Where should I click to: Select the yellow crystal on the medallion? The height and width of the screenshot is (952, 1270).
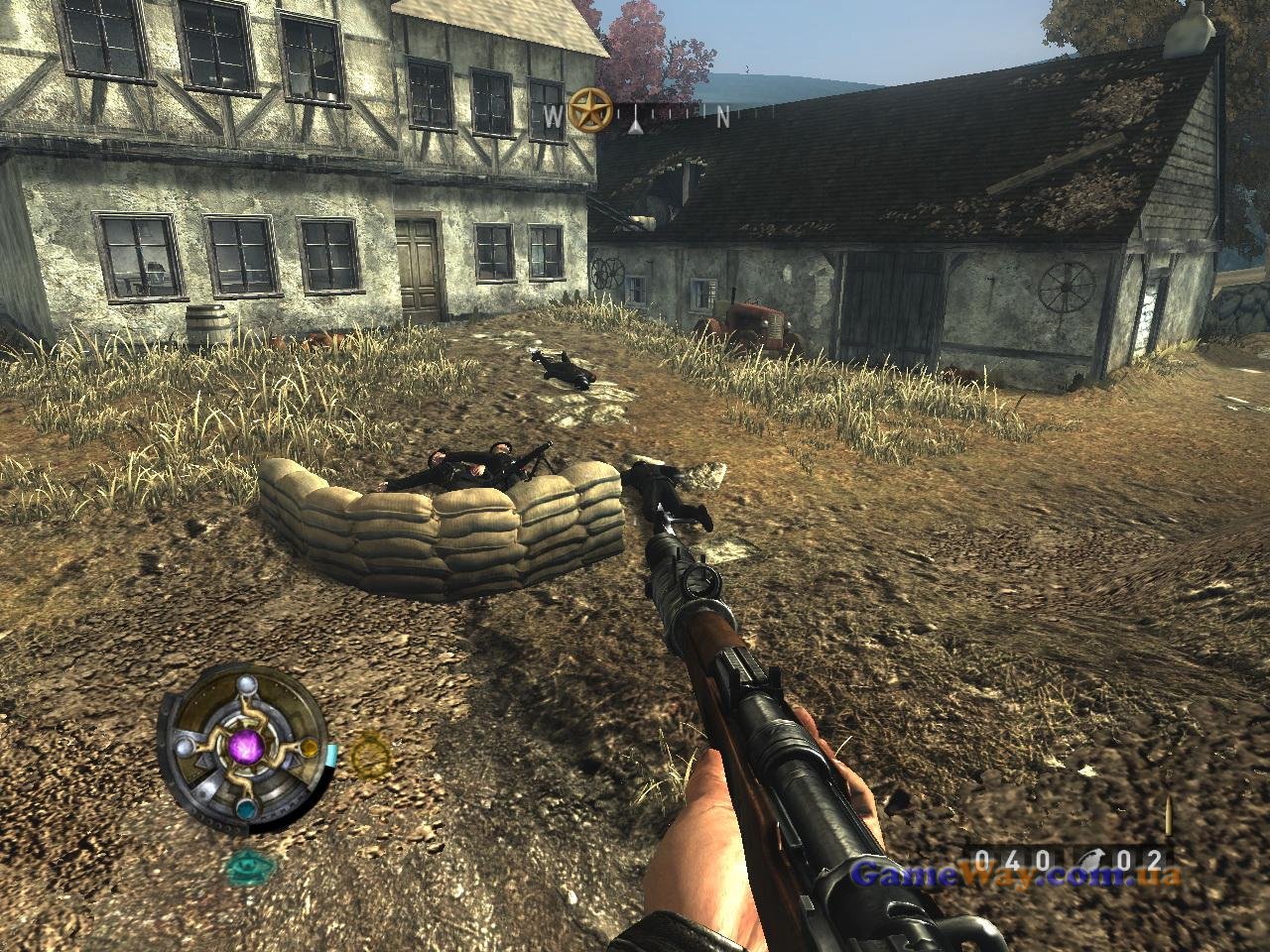pos(310,749)
